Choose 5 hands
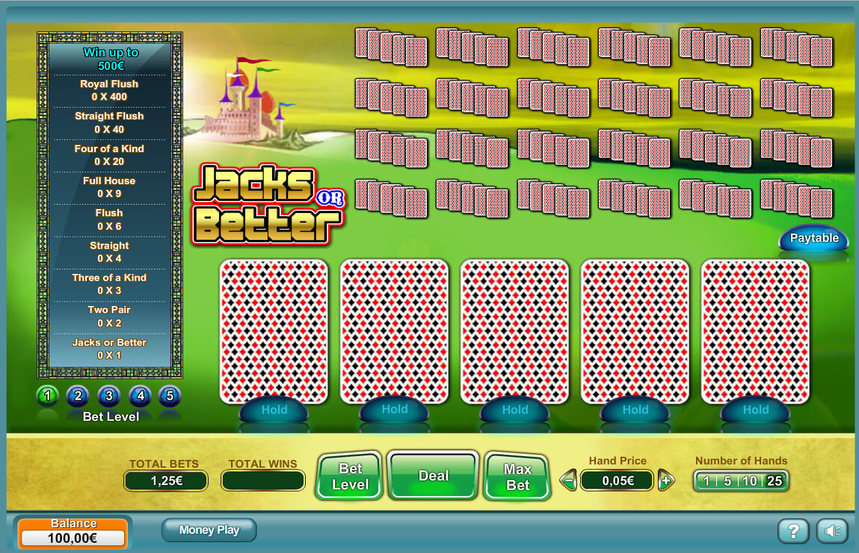 (727, 481)
